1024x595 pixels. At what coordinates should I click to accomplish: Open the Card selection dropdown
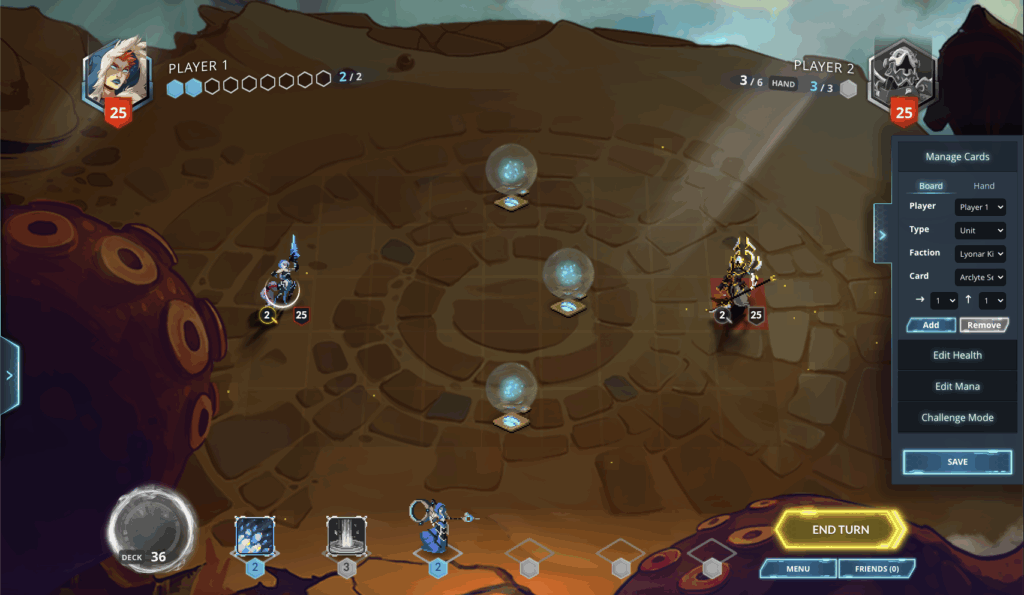(980, 277)
